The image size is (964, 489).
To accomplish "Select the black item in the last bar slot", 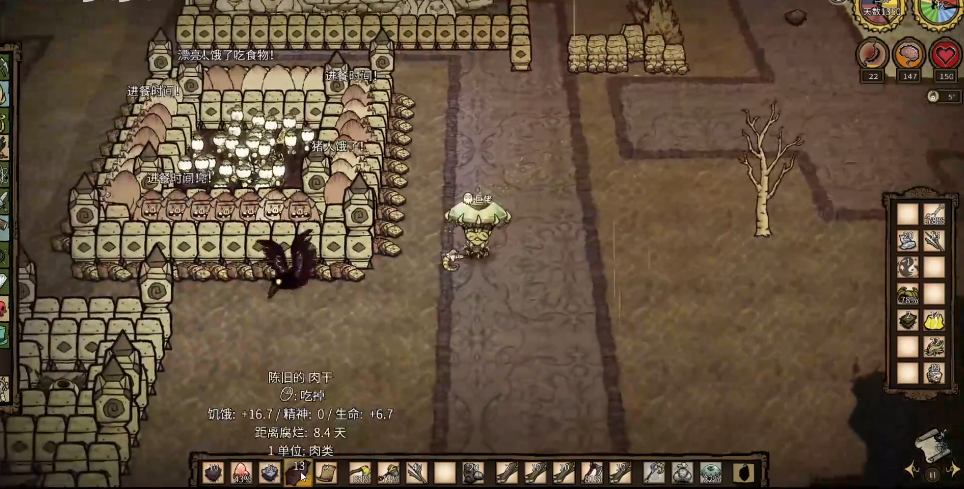I will (741, 472).
